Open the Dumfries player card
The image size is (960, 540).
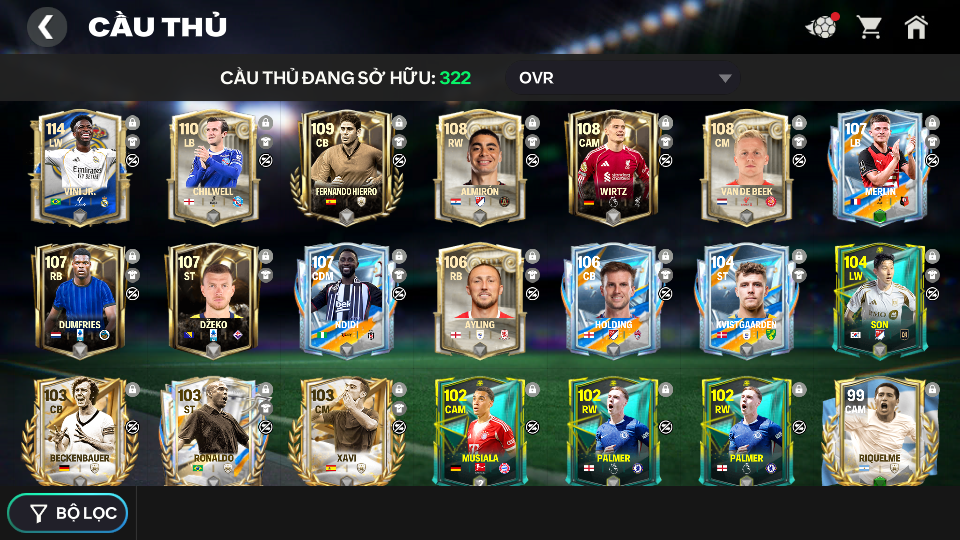(x=78, y=300)
